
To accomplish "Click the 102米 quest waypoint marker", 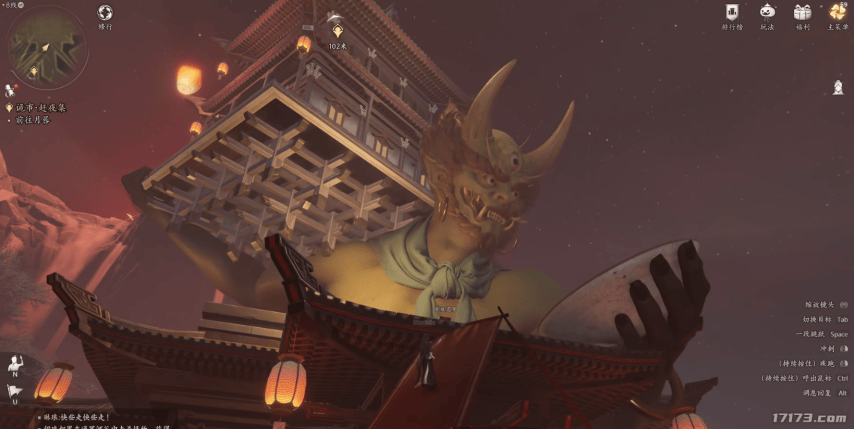I will click(x=337, y=32).
